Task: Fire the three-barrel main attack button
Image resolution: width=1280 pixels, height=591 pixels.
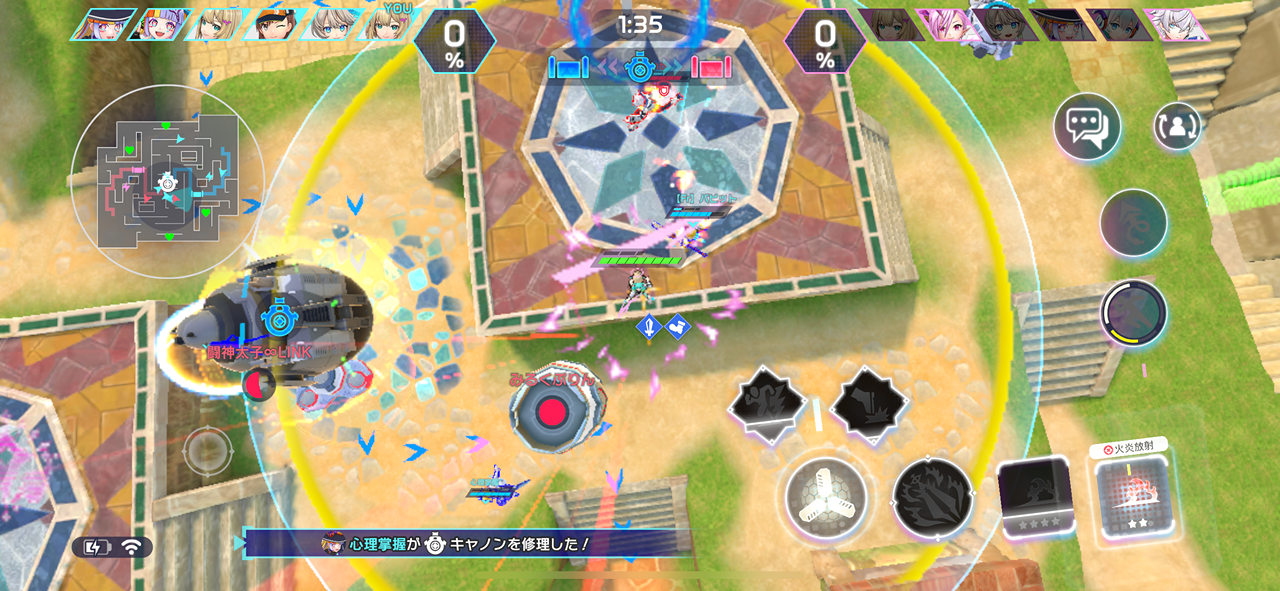Action: [x=825, y=497]
